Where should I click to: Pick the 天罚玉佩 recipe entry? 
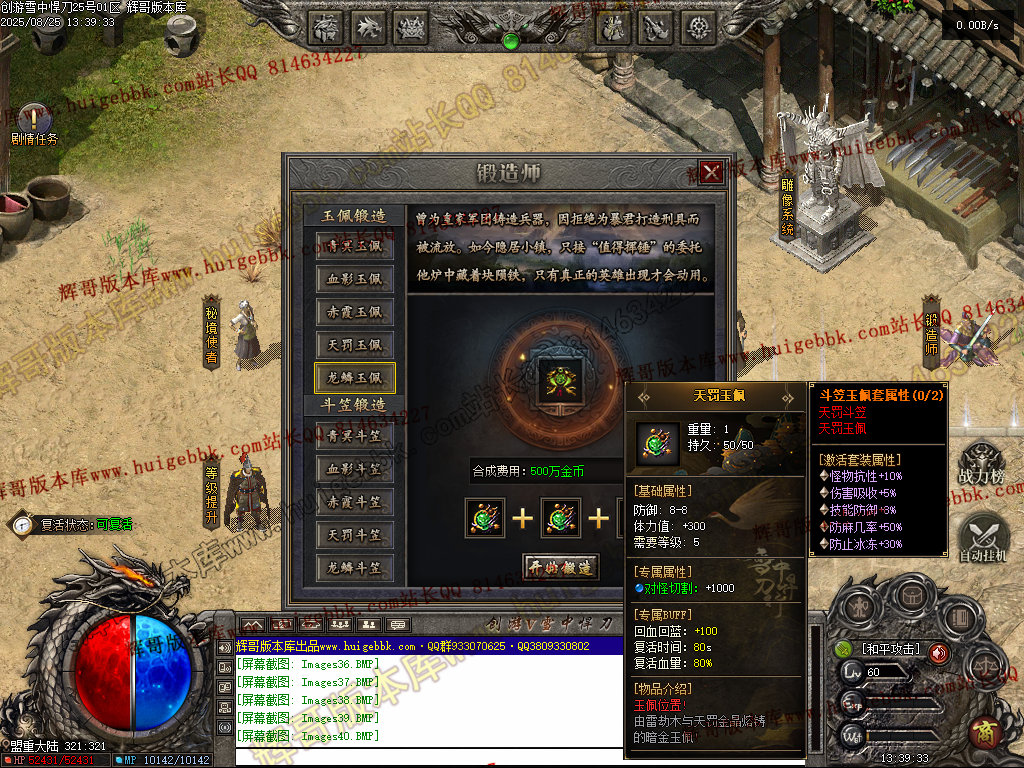coord(355,345)
